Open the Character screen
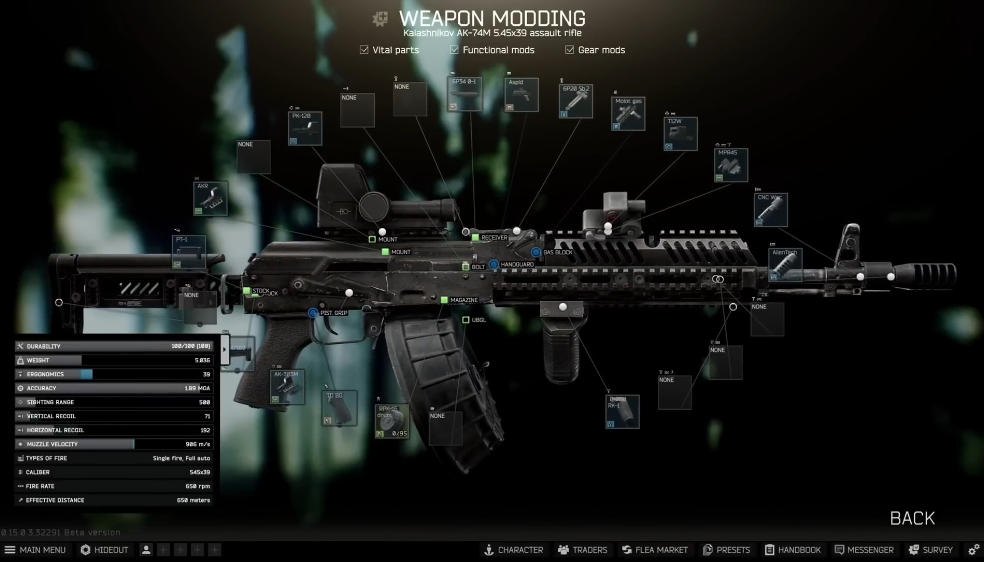The image size is (984, 562). pos(513,550)
